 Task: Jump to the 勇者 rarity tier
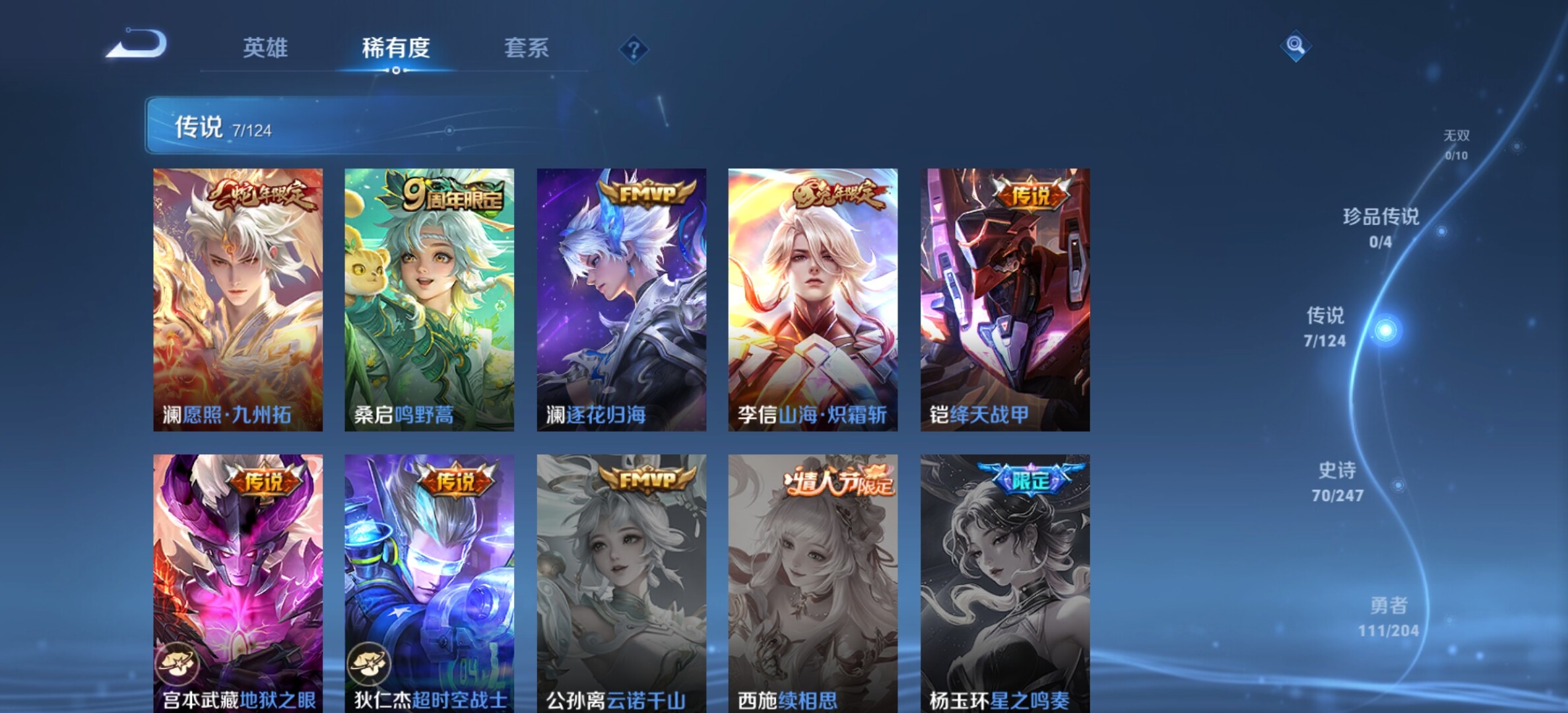[1388, 617]
